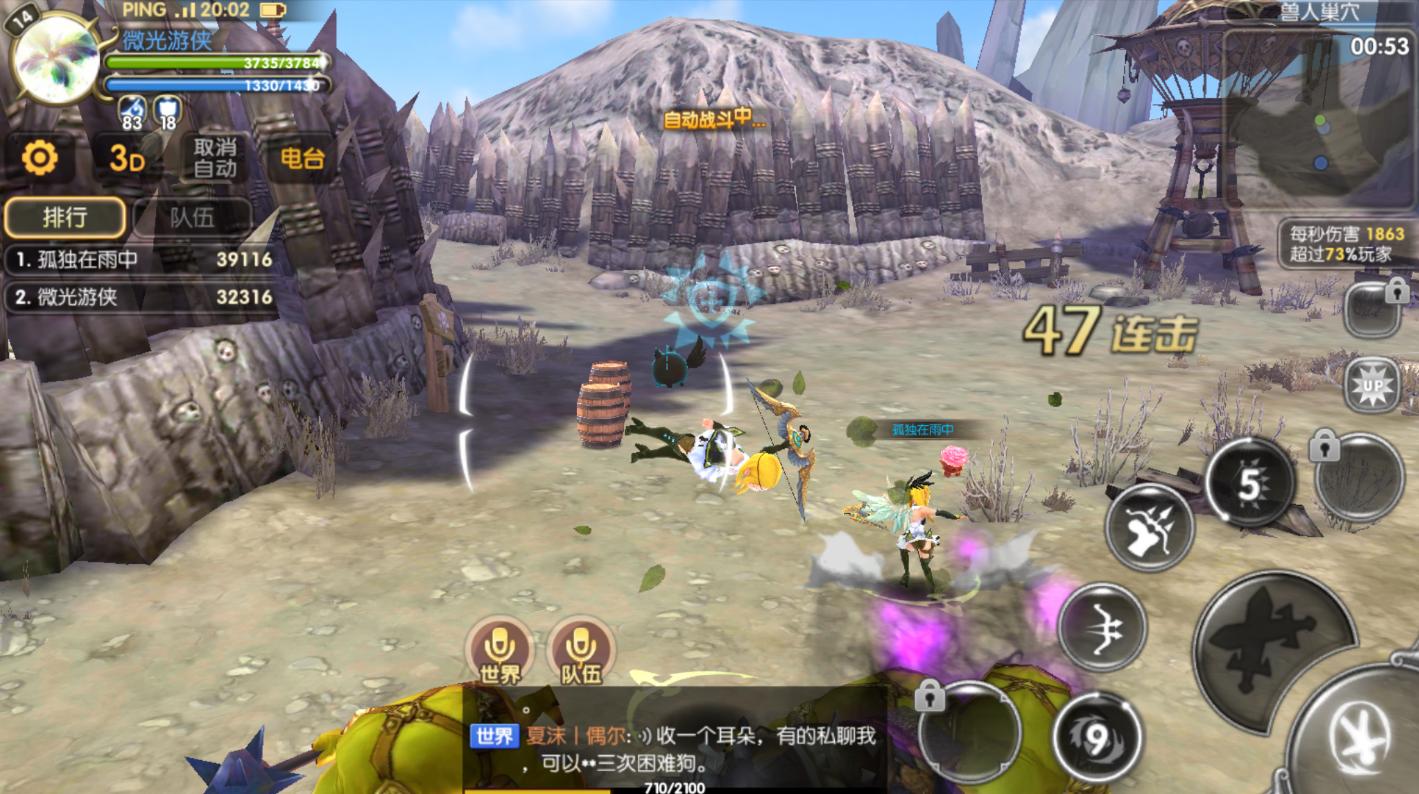Use the bow shot skill
Screen dimensions: 1419x794
(x=1102, y=627)
